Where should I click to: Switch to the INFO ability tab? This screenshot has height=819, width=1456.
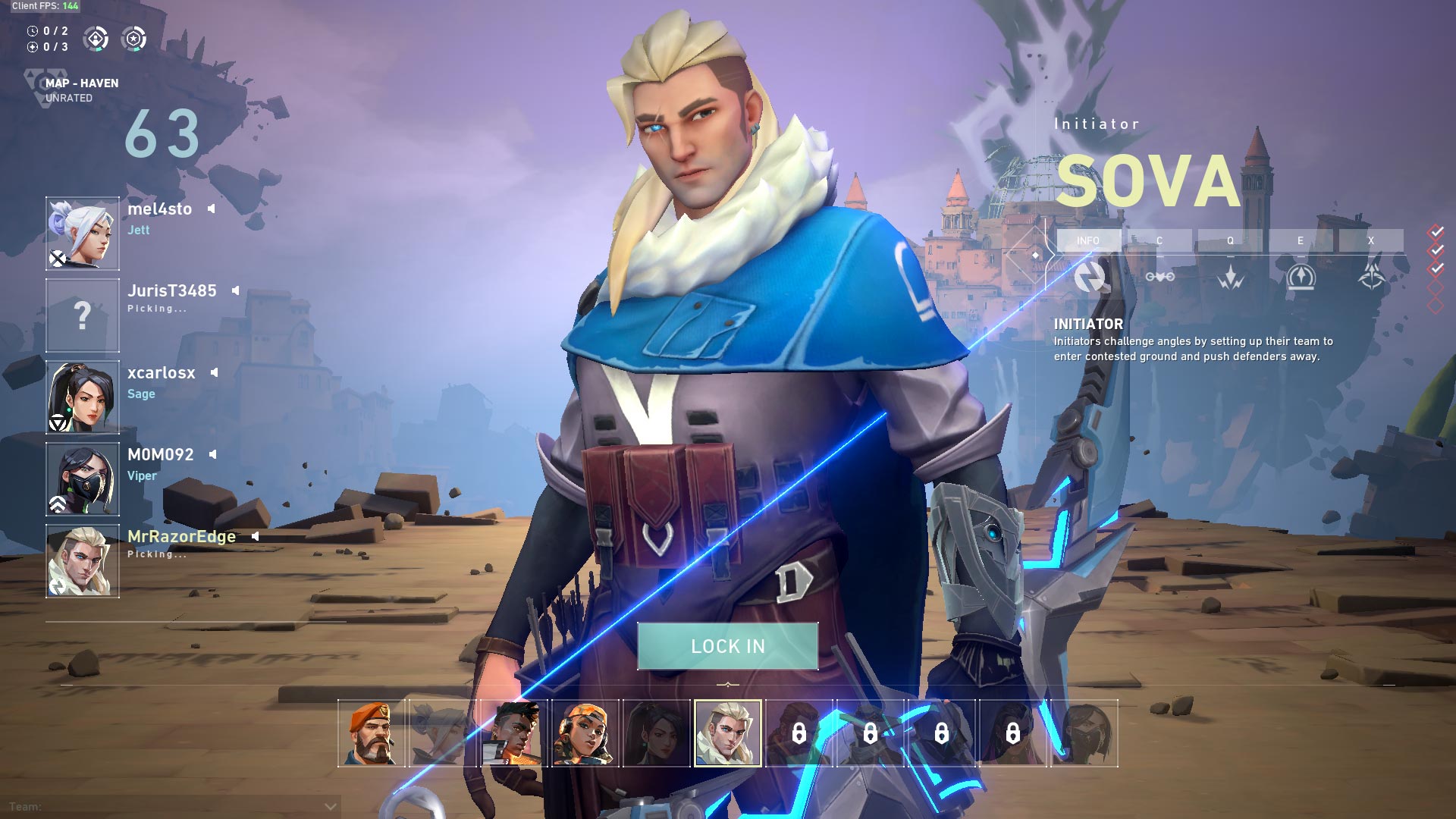[1087, 240]
